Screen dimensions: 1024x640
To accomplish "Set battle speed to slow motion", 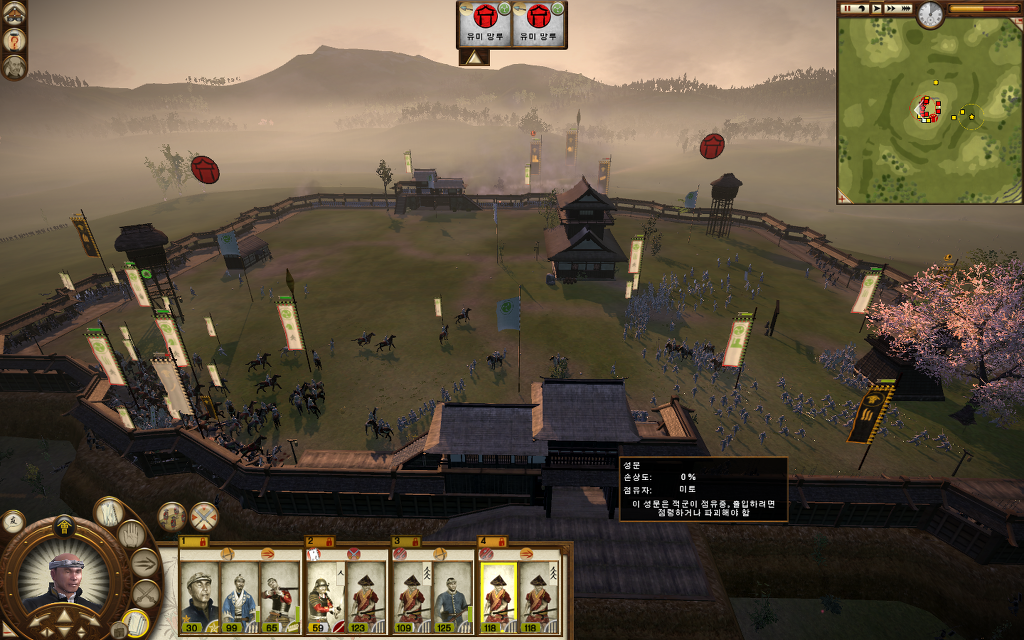I will tap(861, 8).
